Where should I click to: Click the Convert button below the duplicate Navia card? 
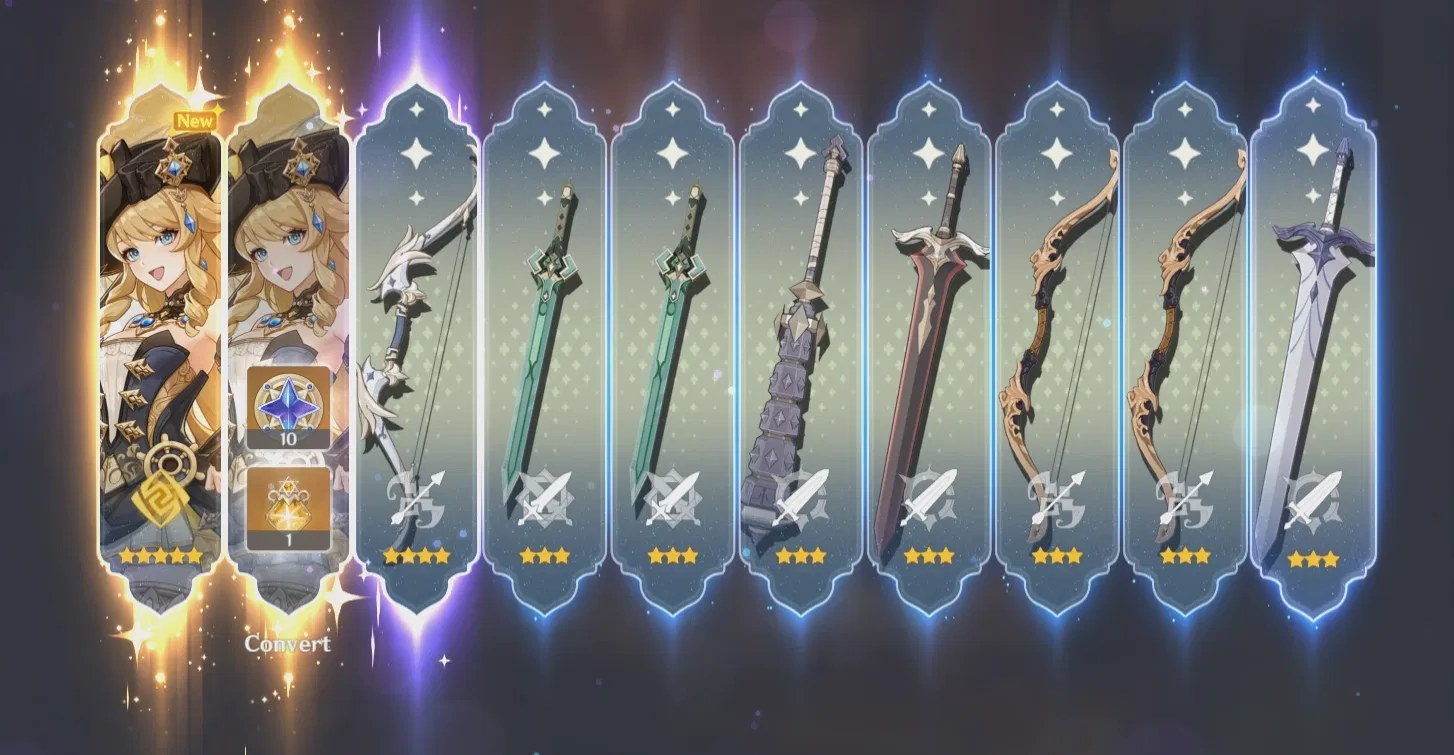click(x=286, y=645)
